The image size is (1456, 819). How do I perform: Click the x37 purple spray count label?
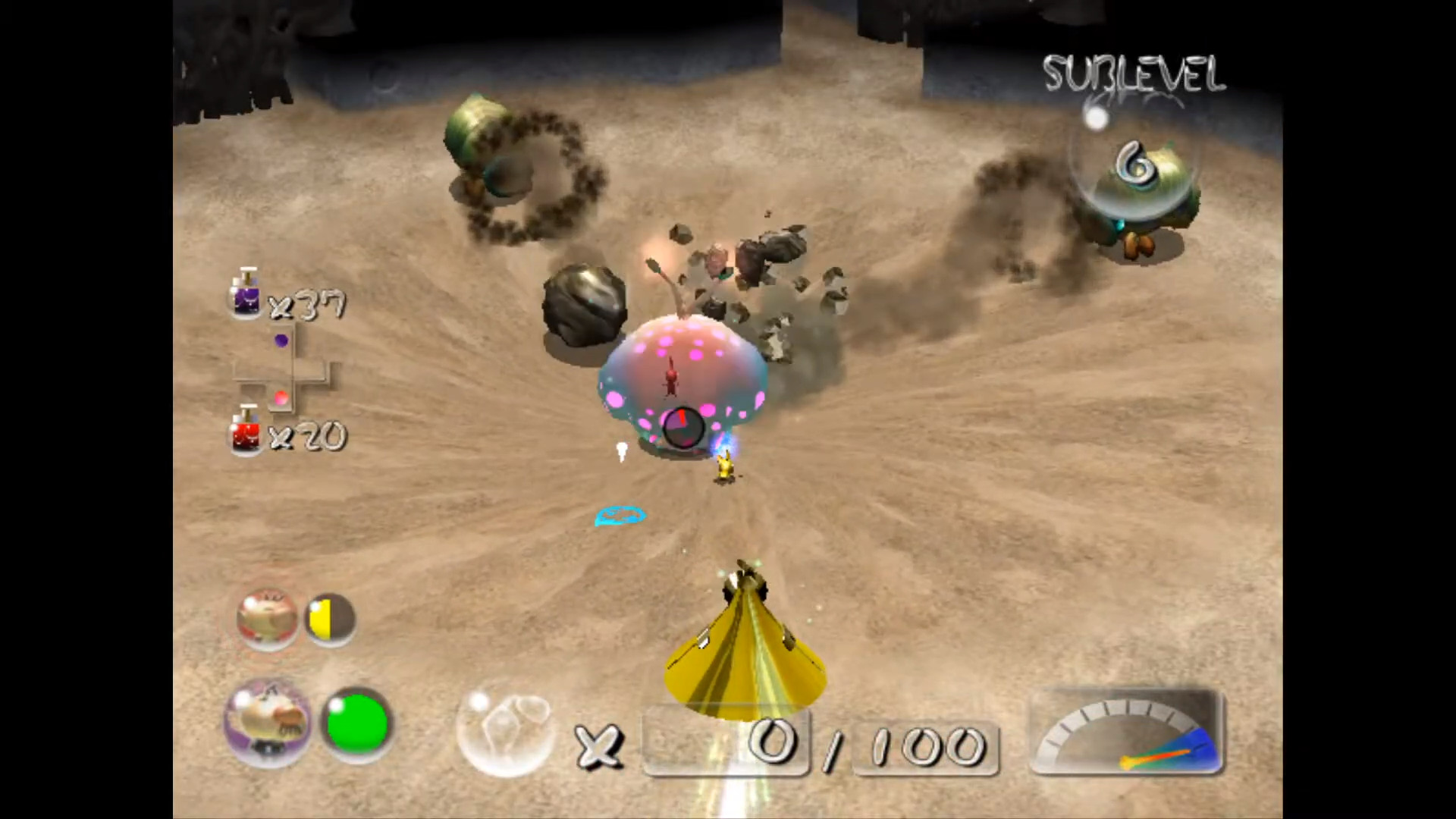tap(306, 302)
